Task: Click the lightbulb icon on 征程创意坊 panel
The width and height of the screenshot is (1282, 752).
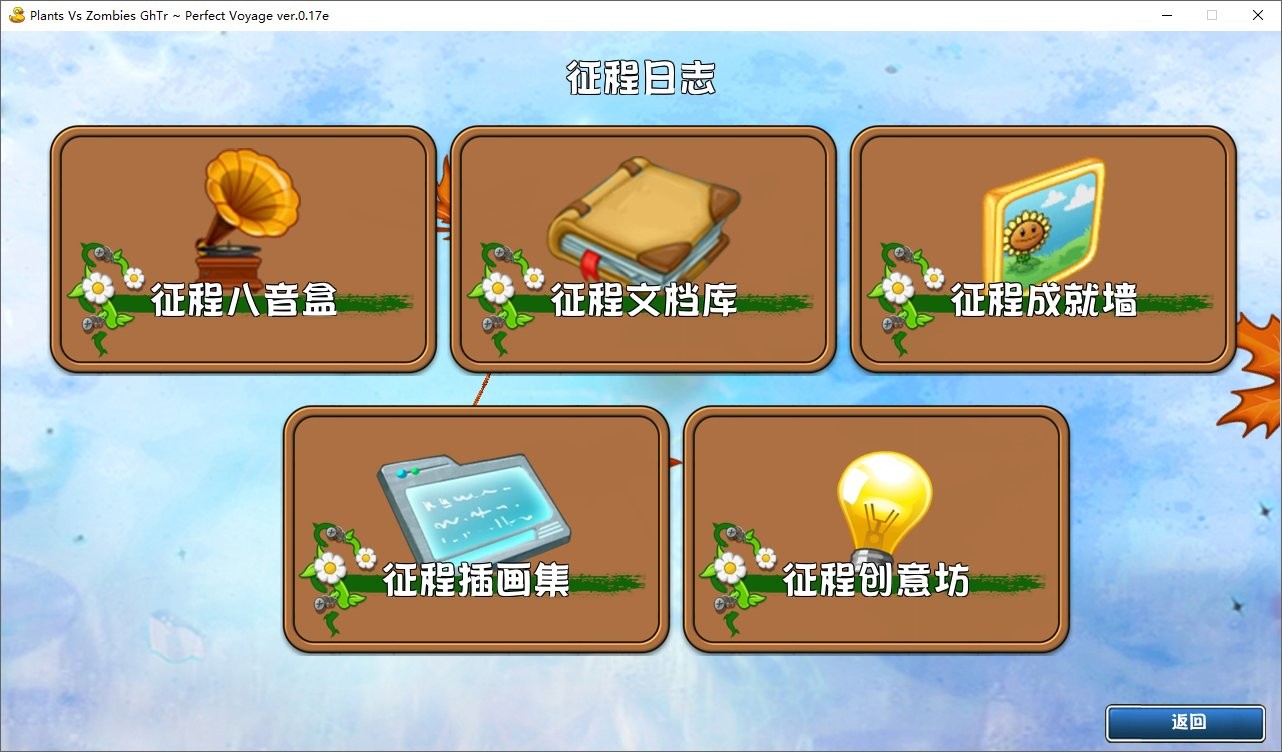Action: pos(885,498)
